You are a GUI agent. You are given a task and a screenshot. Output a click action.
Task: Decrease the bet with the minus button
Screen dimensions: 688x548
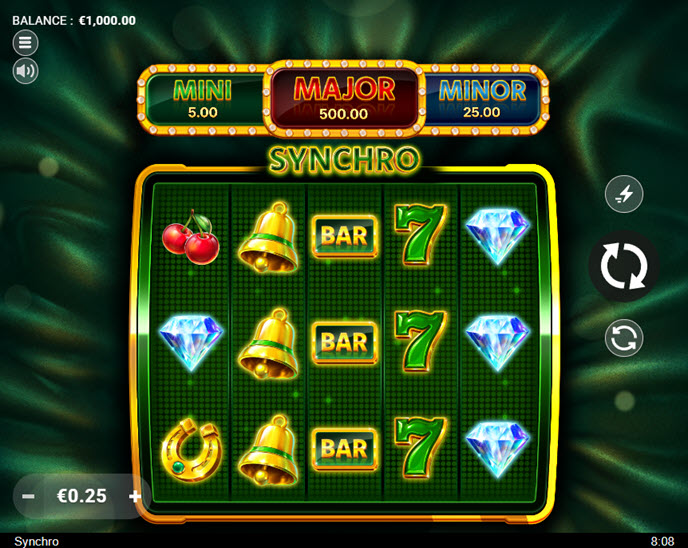pyautogui.click(x=29, y=496)
